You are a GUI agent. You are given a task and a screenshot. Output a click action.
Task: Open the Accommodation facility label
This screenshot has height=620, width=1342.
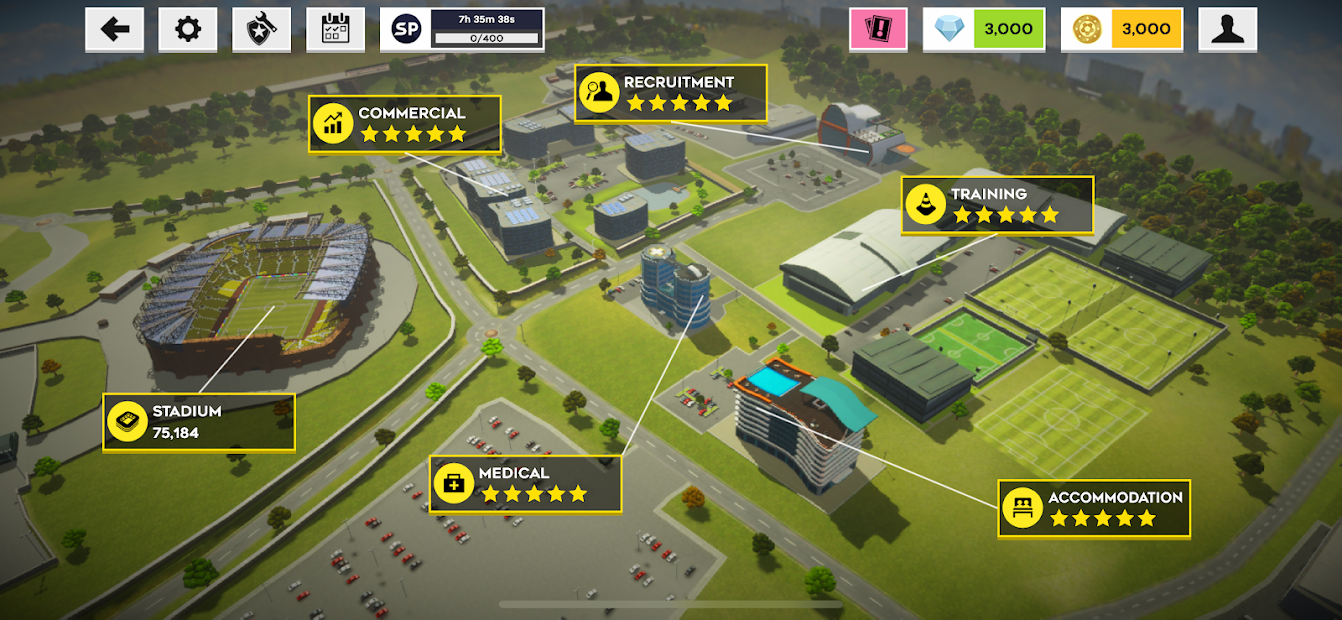point(1094,508)
